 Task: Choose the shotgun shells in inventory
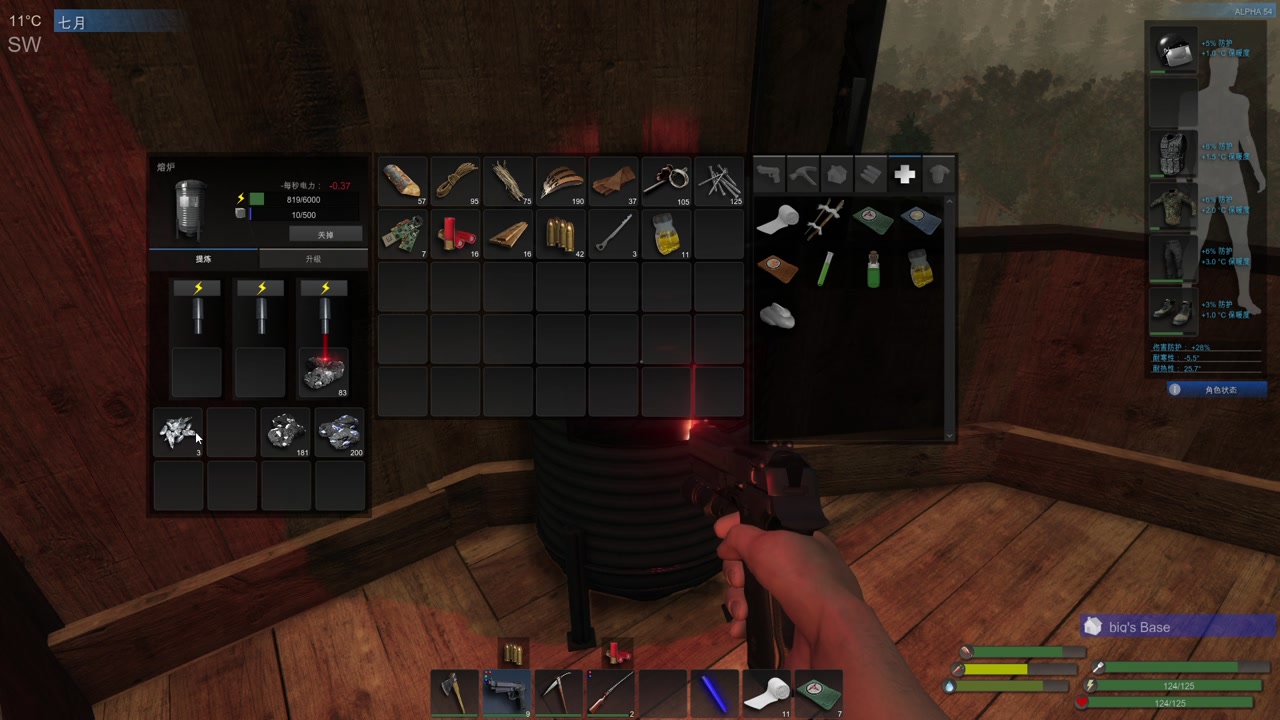coord(456,234)
